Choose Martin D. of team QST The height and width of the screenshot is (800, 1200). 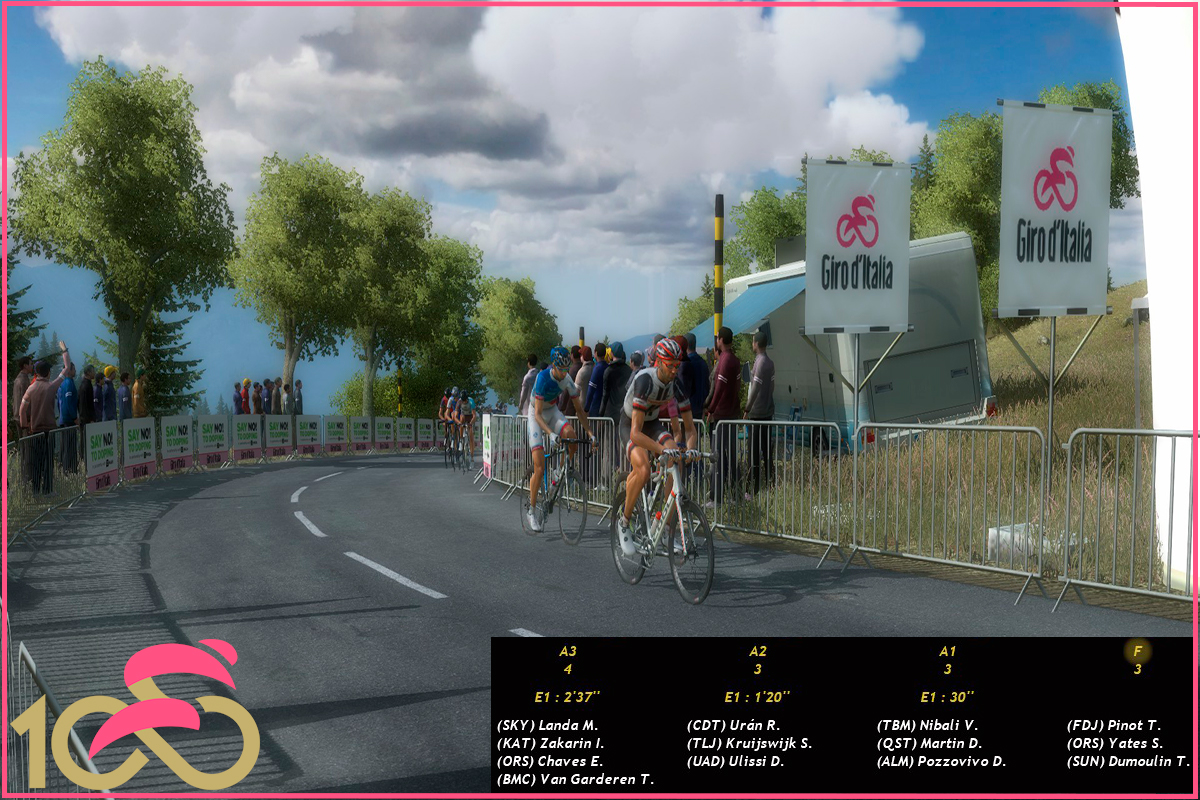[x=929, y=743]
